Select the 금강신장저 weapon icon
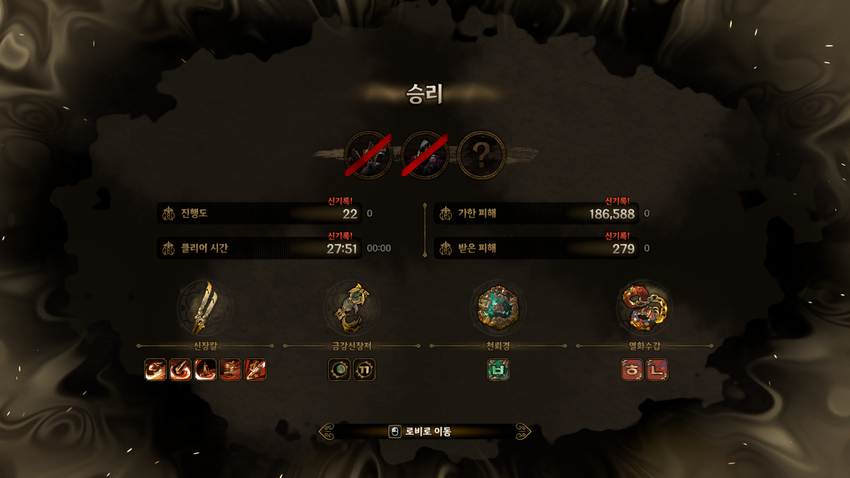This screenshot has height=478, width=850. coord(352,307)
